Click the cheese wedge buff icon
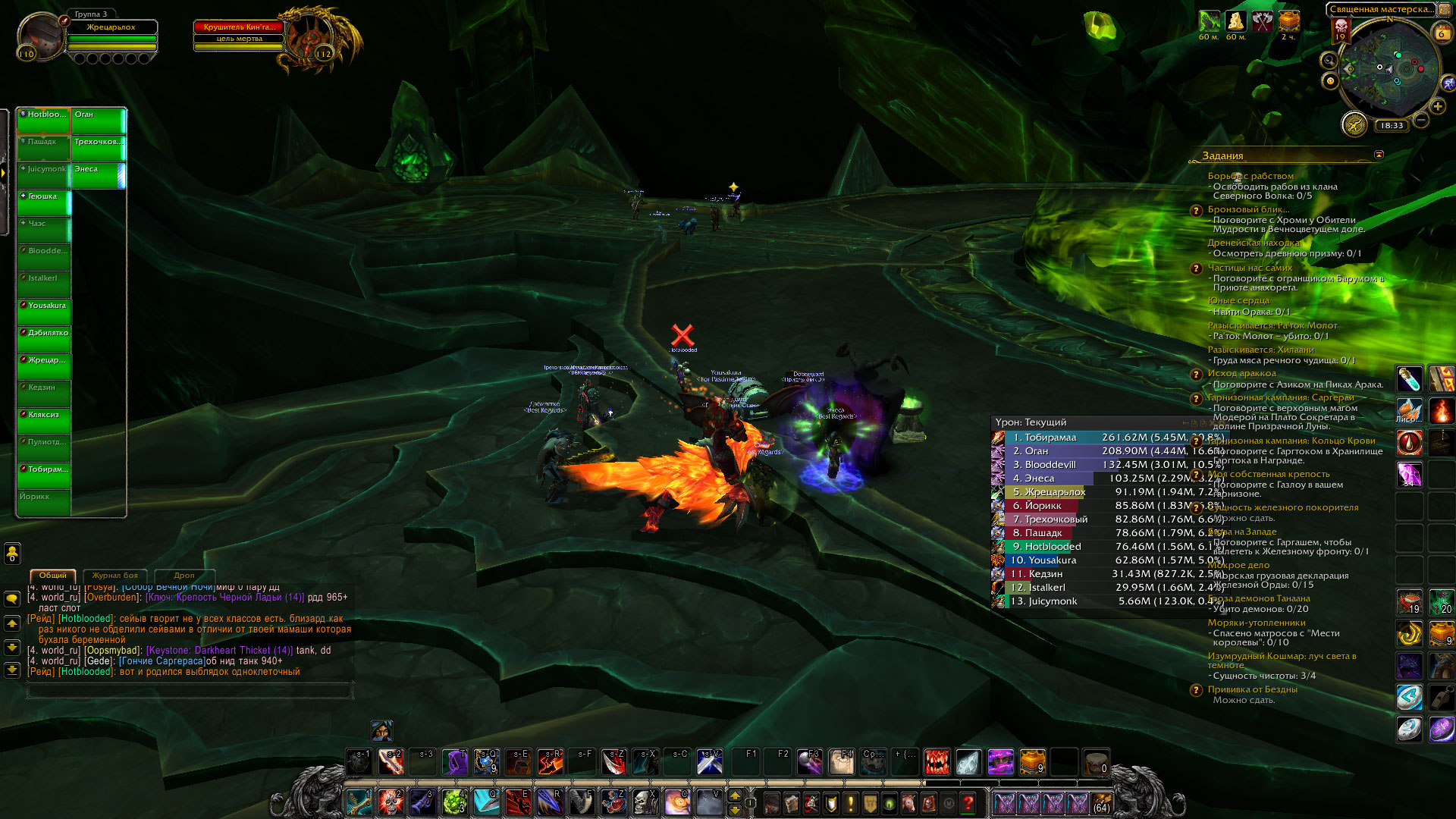Image resolution: width=1456 pixels, height=819 pixels. coord(1236,21)
